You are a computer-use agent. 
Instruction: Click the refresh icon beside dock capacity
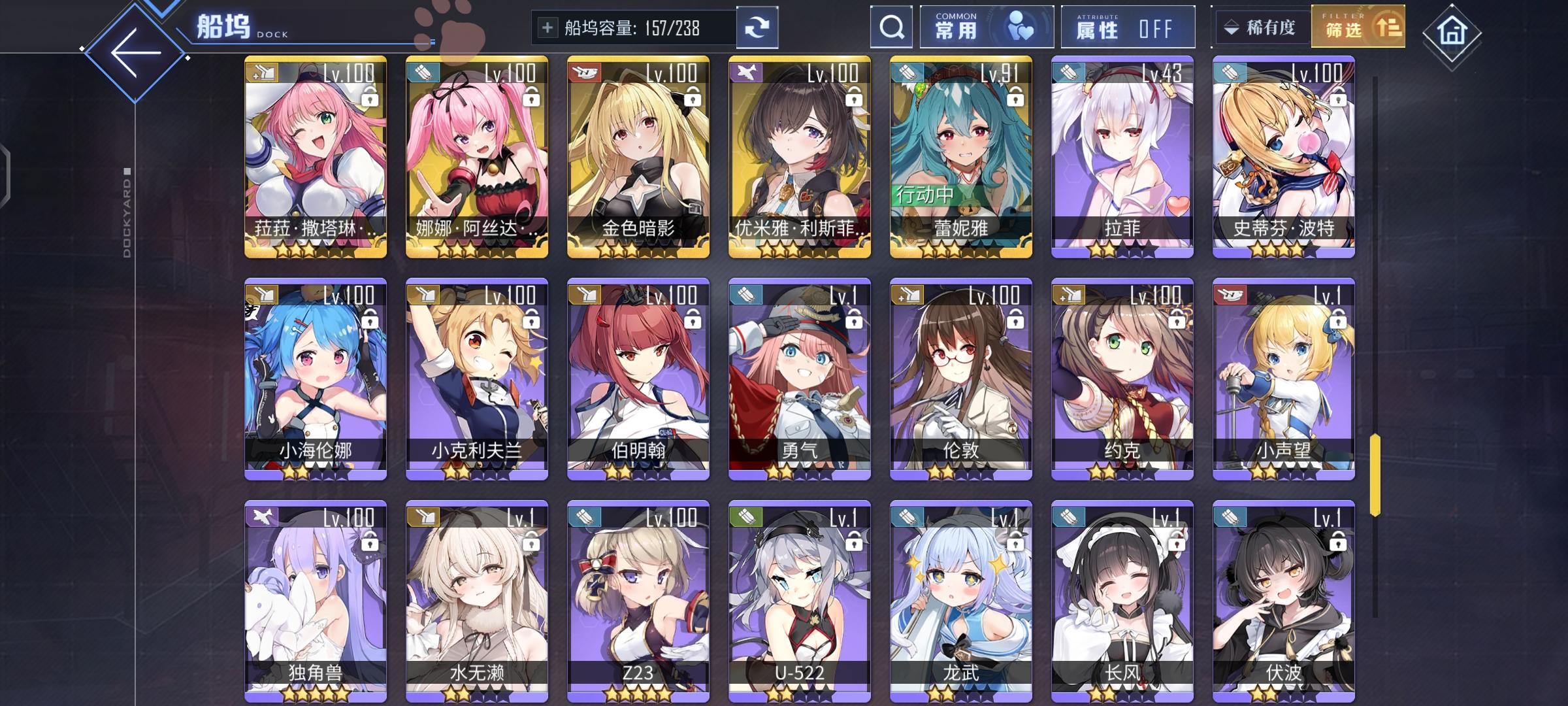[x=758, y=27]
